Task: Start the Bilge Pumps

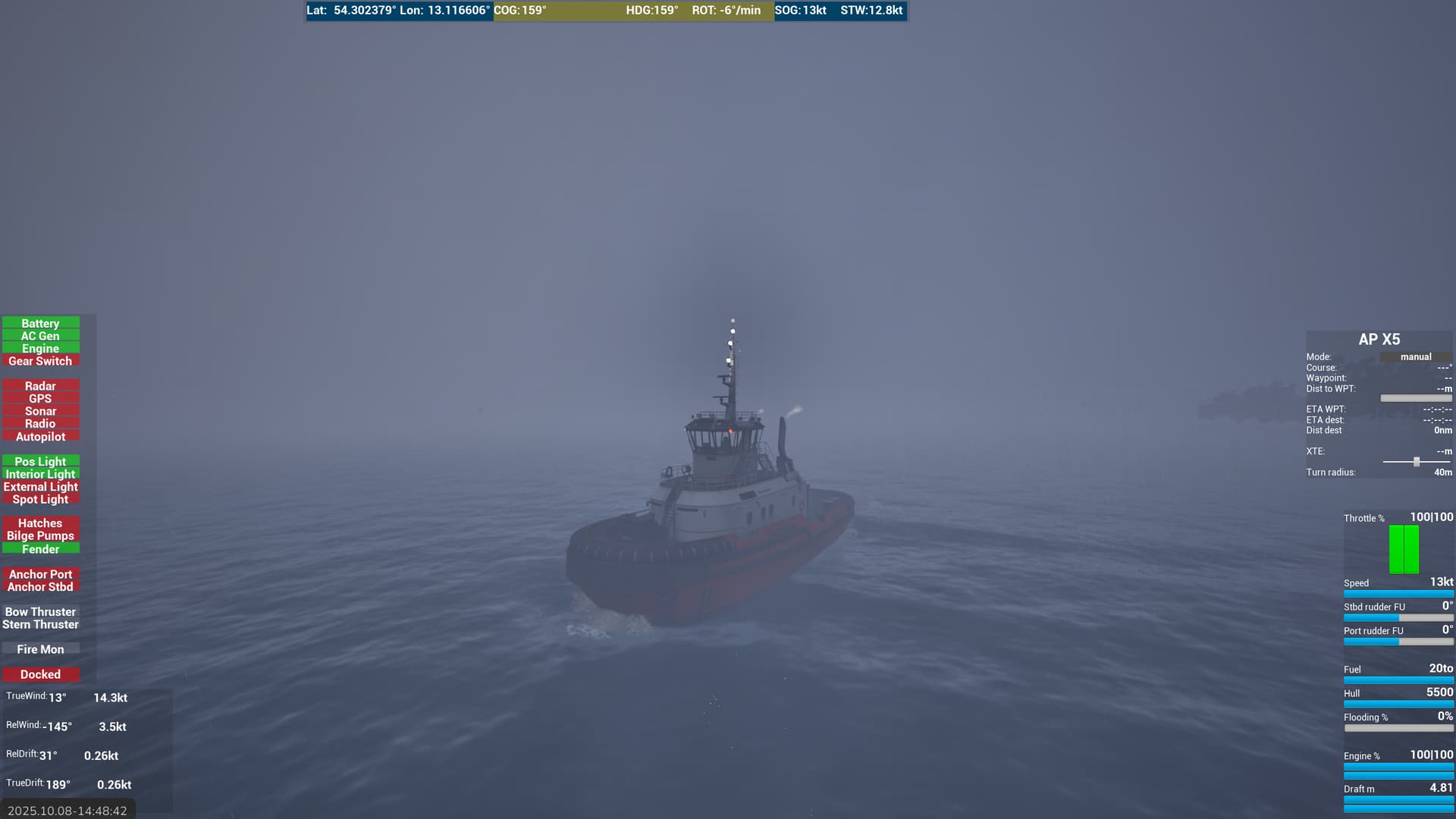Action: point(40,536)
